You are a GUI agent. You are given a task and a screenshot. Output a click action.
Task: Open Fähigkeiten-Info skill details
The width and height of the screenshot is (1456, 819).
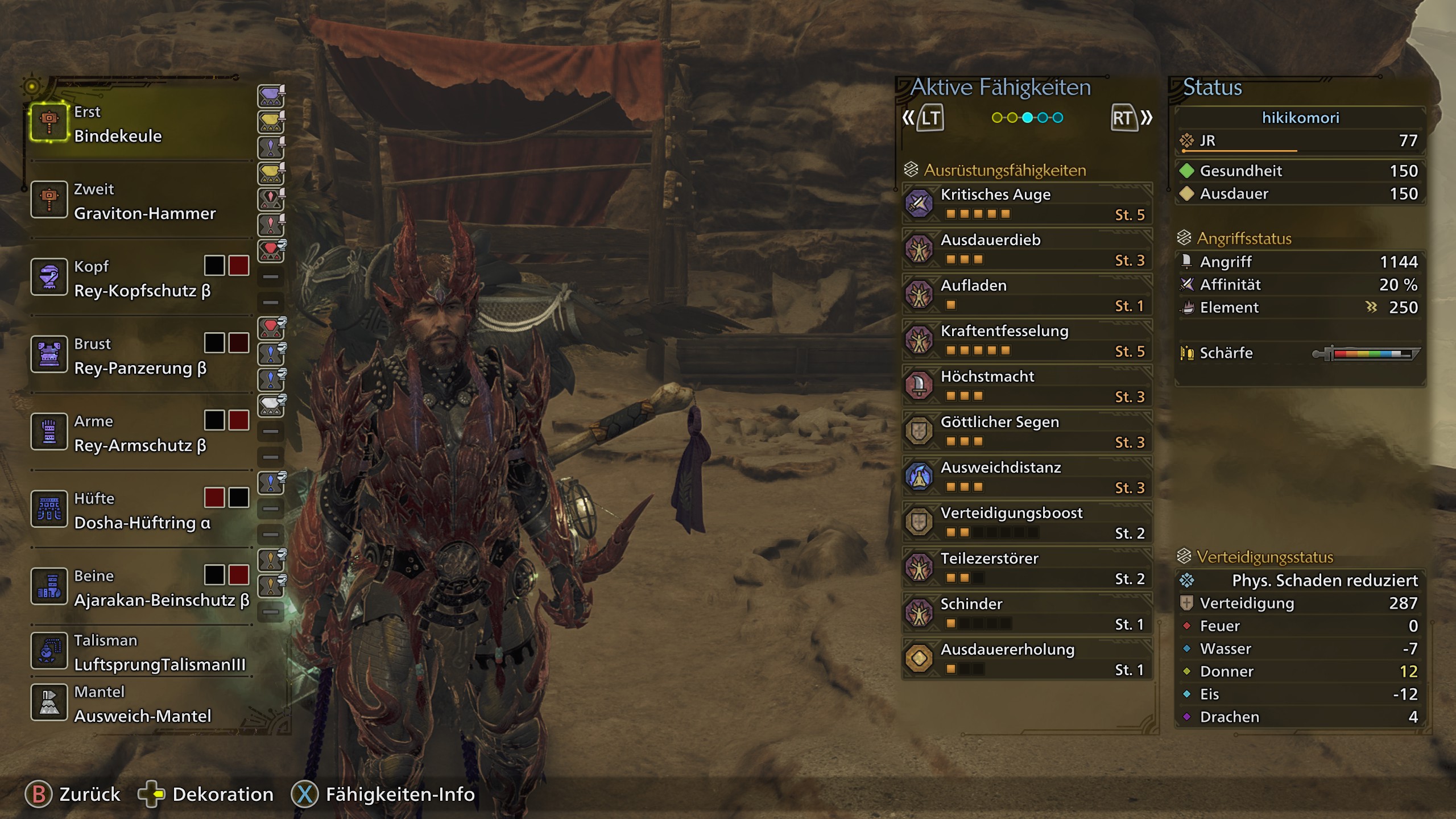(x=383, y=795)
